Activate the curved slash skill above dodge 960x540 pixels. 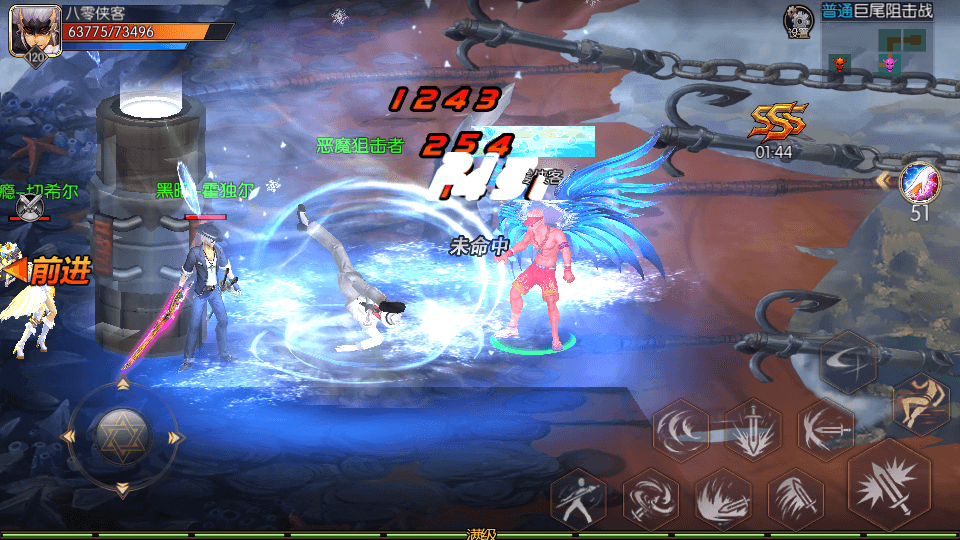849,362
